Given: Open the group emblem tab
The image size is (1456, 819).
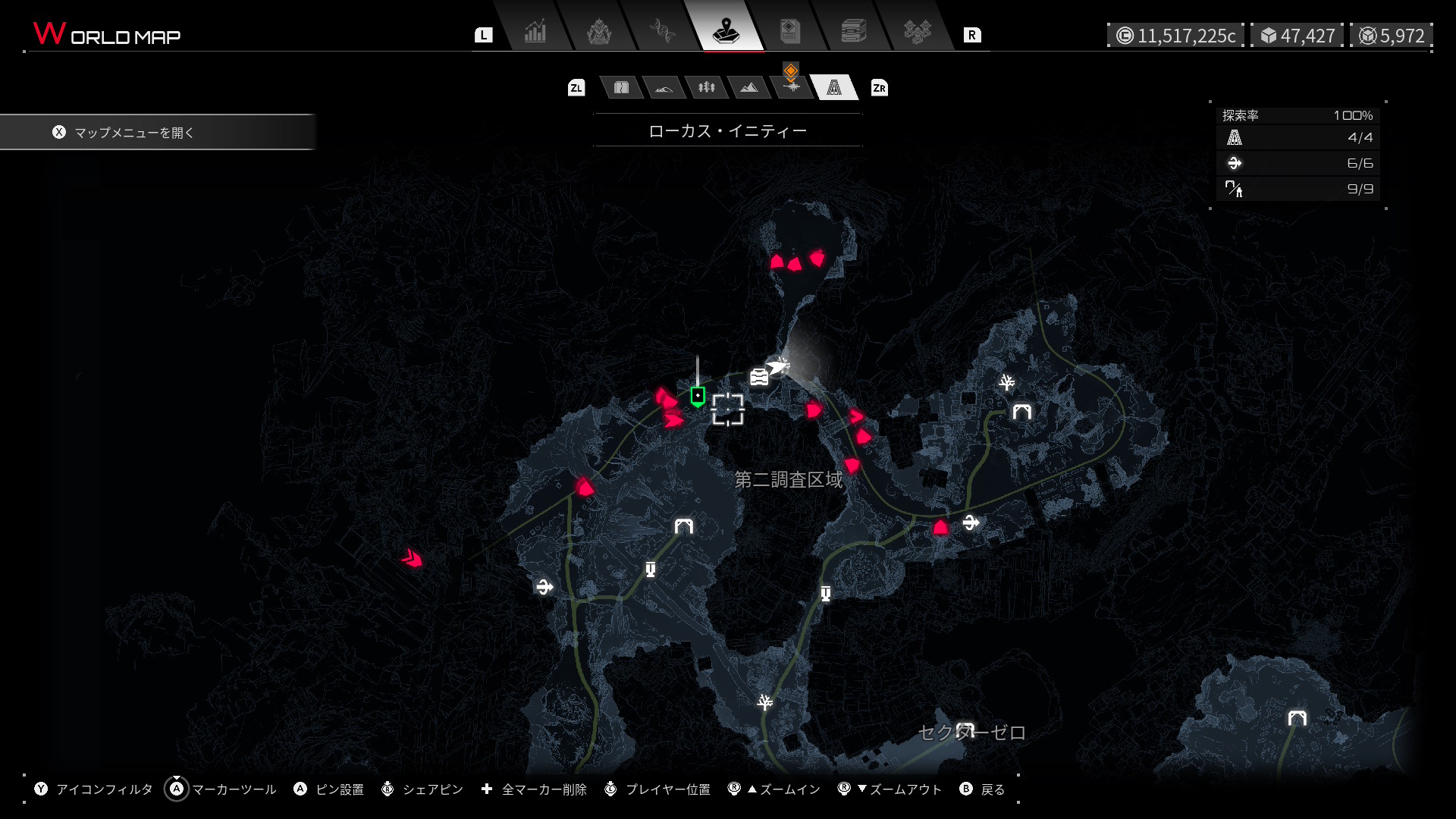Looking at the screenshot, I should 917,33.
